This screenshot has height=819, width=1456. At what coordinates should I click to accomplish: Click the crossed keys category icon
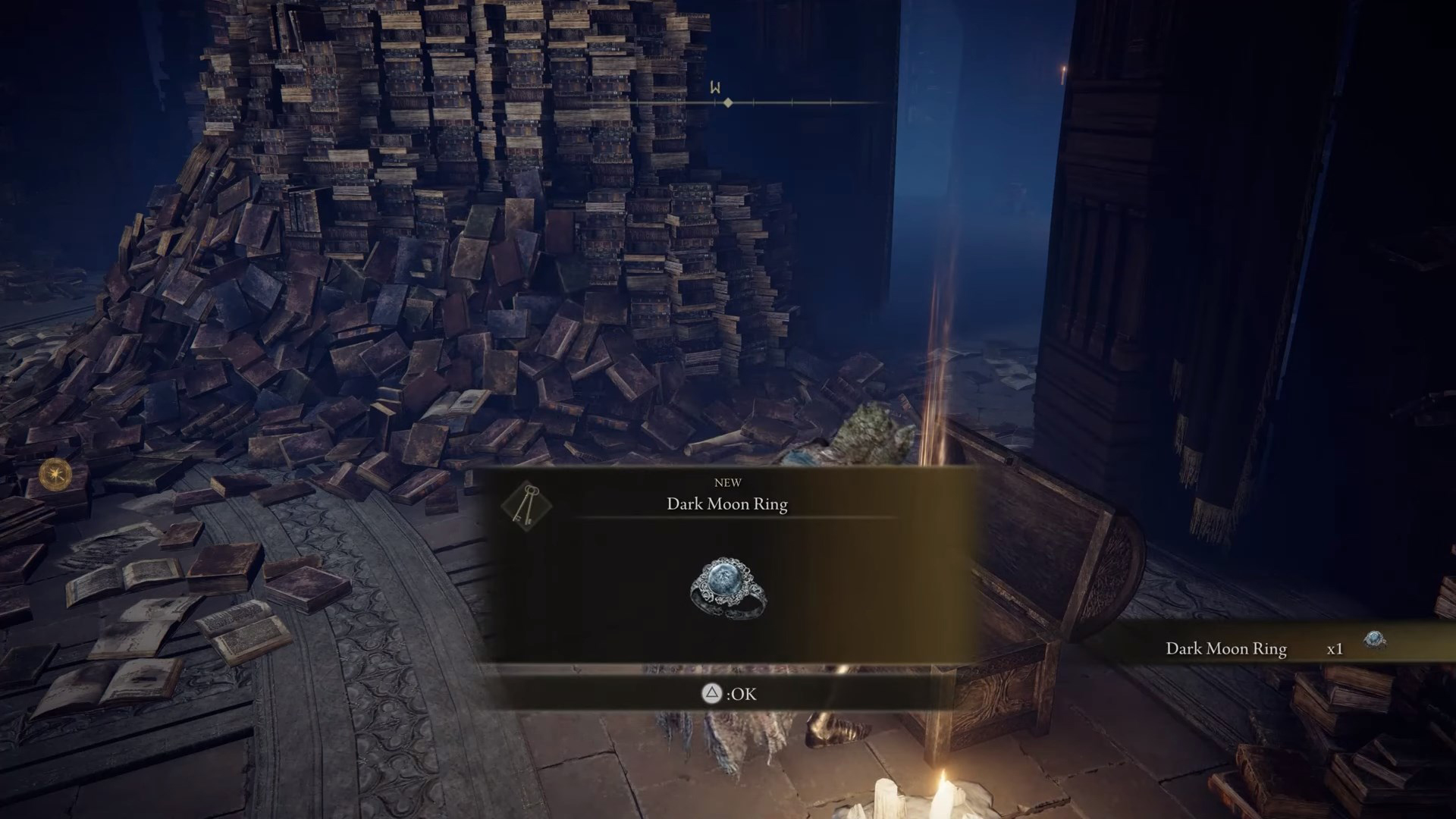pyautogui.click(x=526, y=505)
